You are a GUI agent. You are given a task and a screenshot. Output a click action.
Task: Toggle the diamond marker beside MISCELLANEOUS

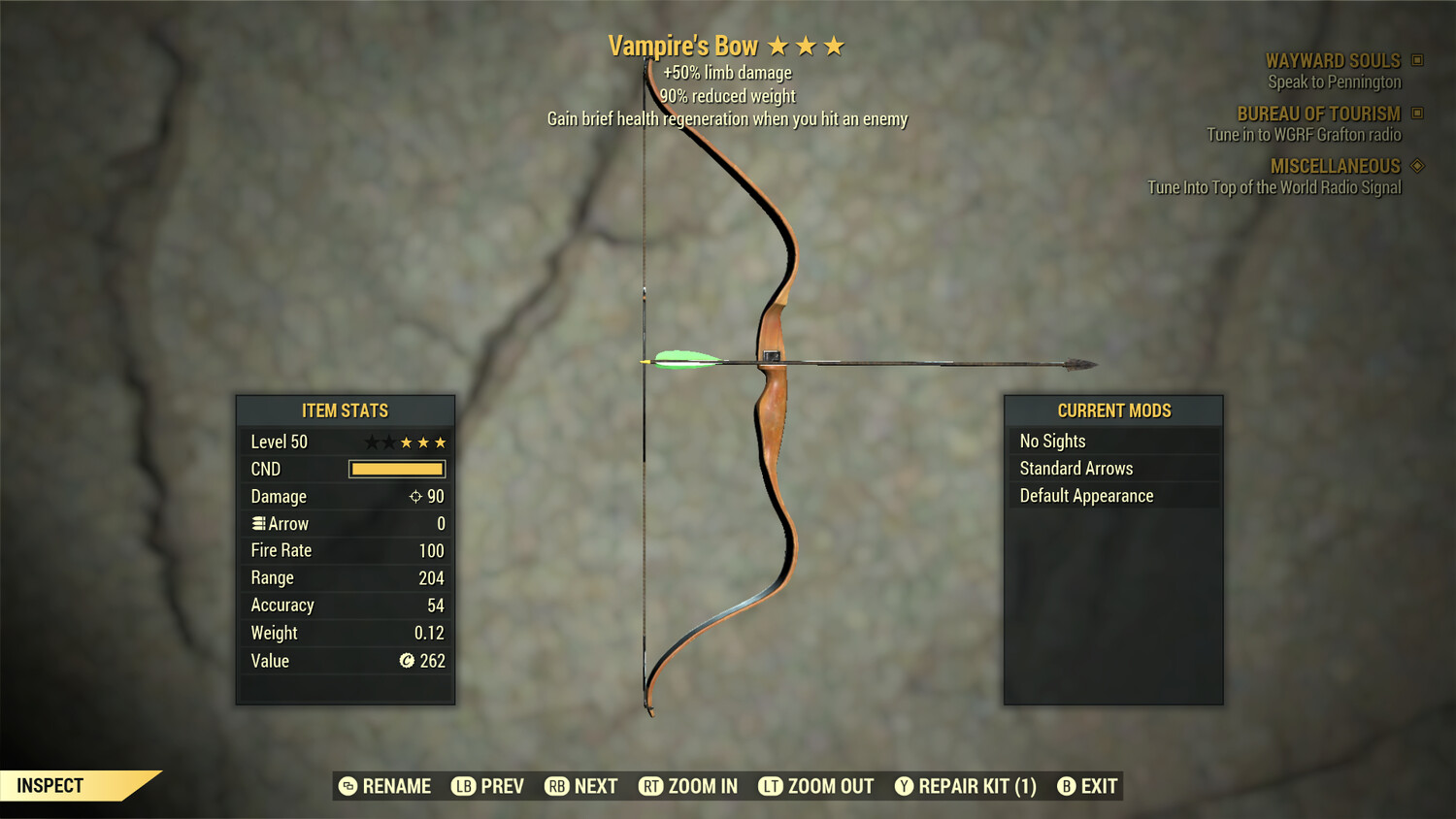(x=1416, y=166)
